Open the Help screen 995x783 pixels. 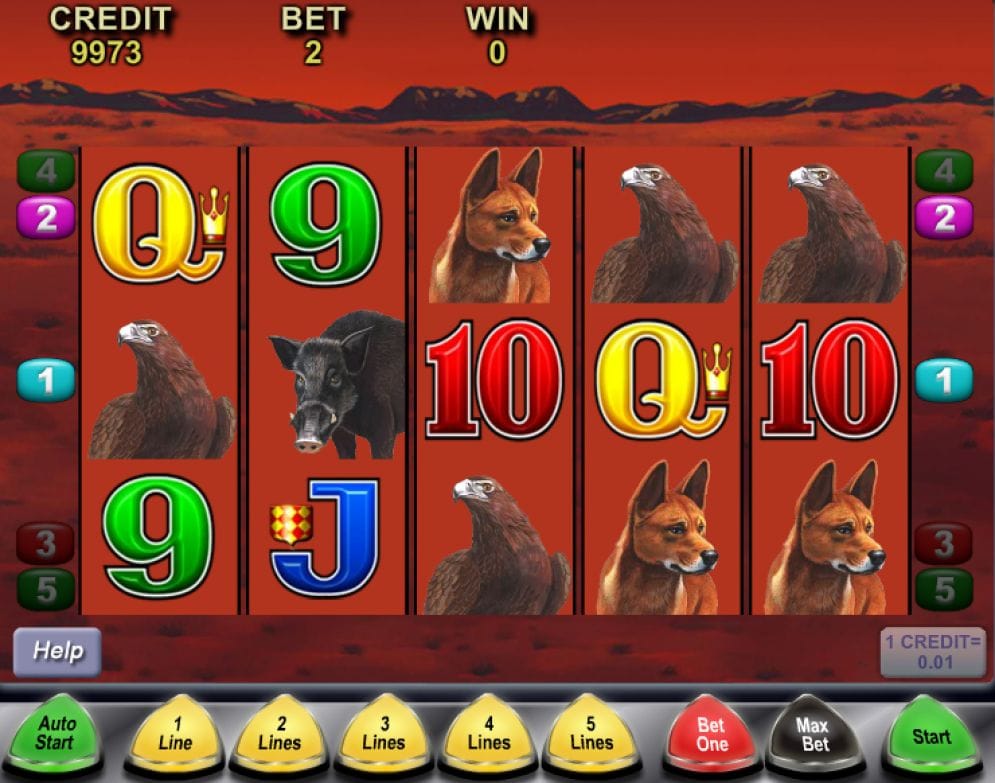click(x=57, y=651)
